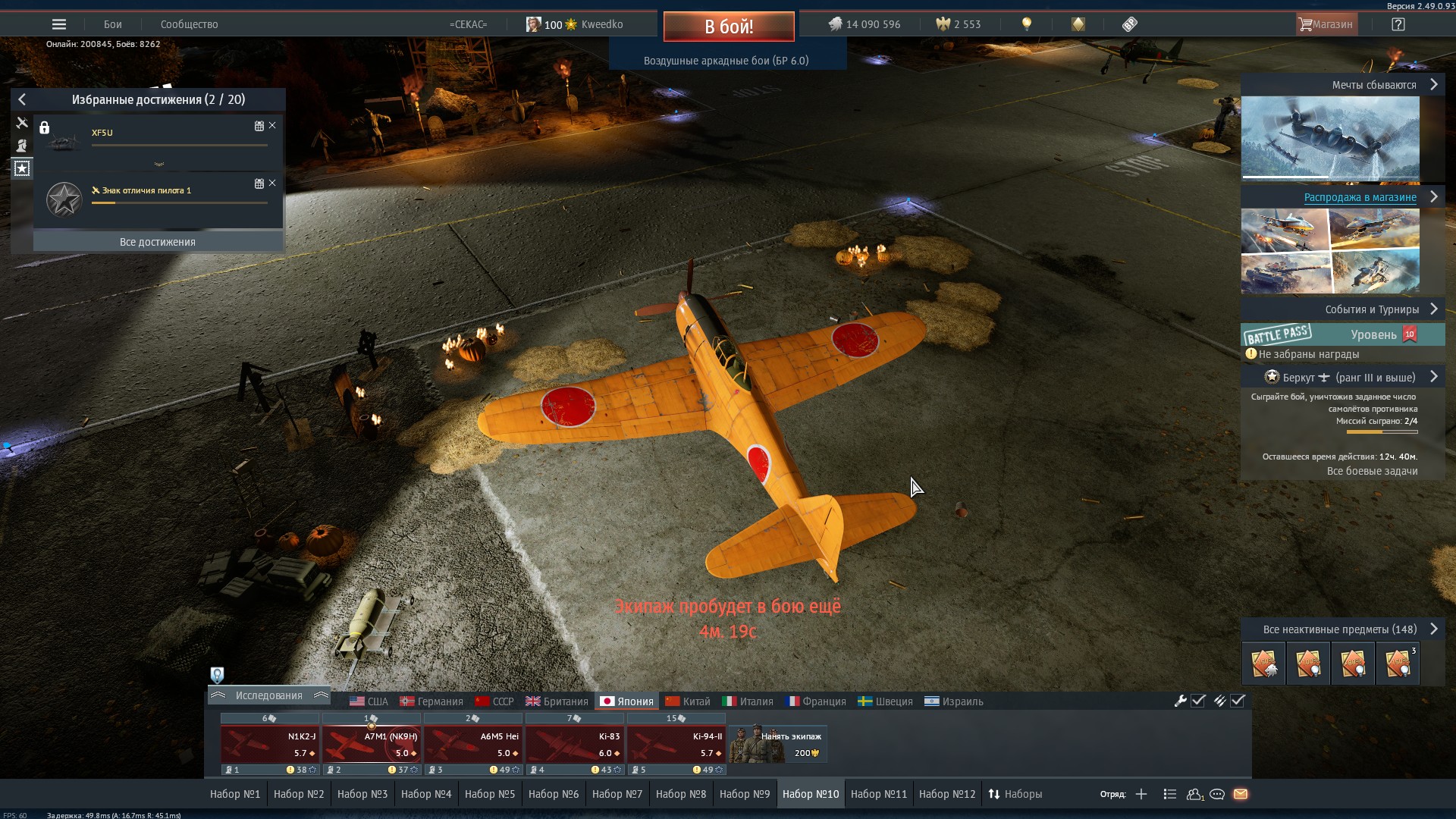
Task: Open the Магазин shop
Action: point(1326,24)
